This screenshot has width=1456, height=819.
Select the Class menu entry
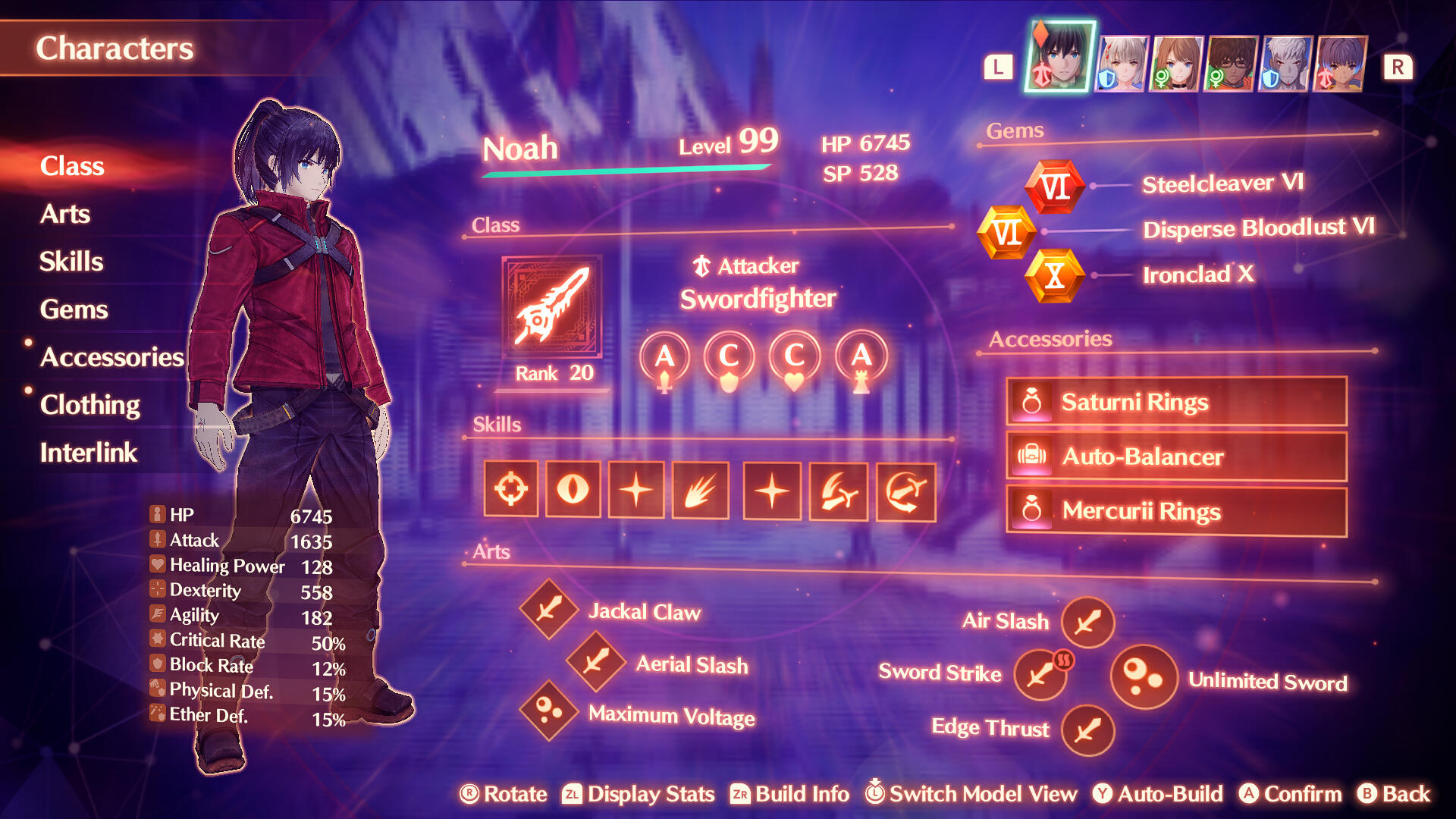[72, 166]
